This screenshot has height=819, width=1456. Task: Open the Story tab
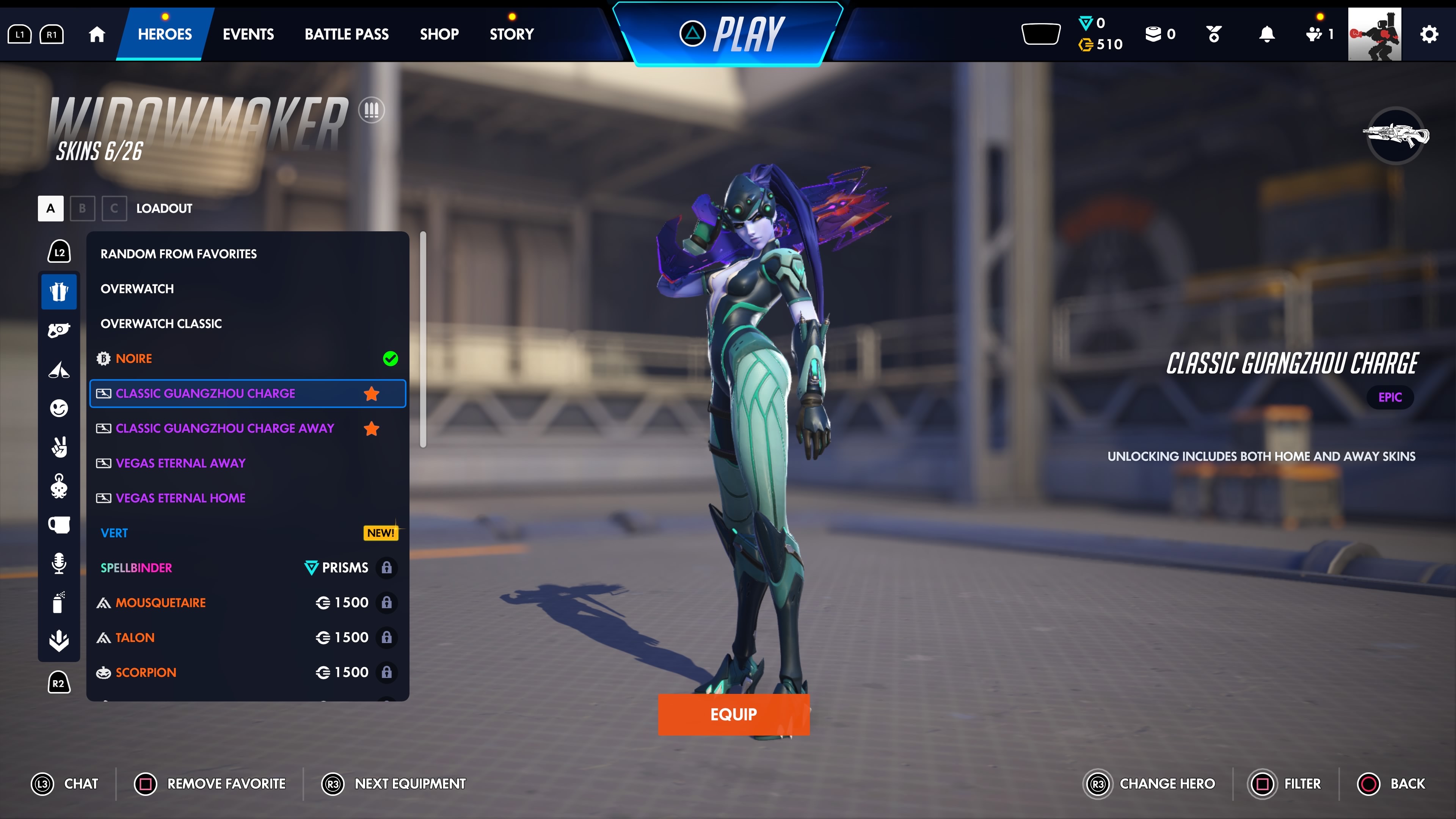(511, 34)
